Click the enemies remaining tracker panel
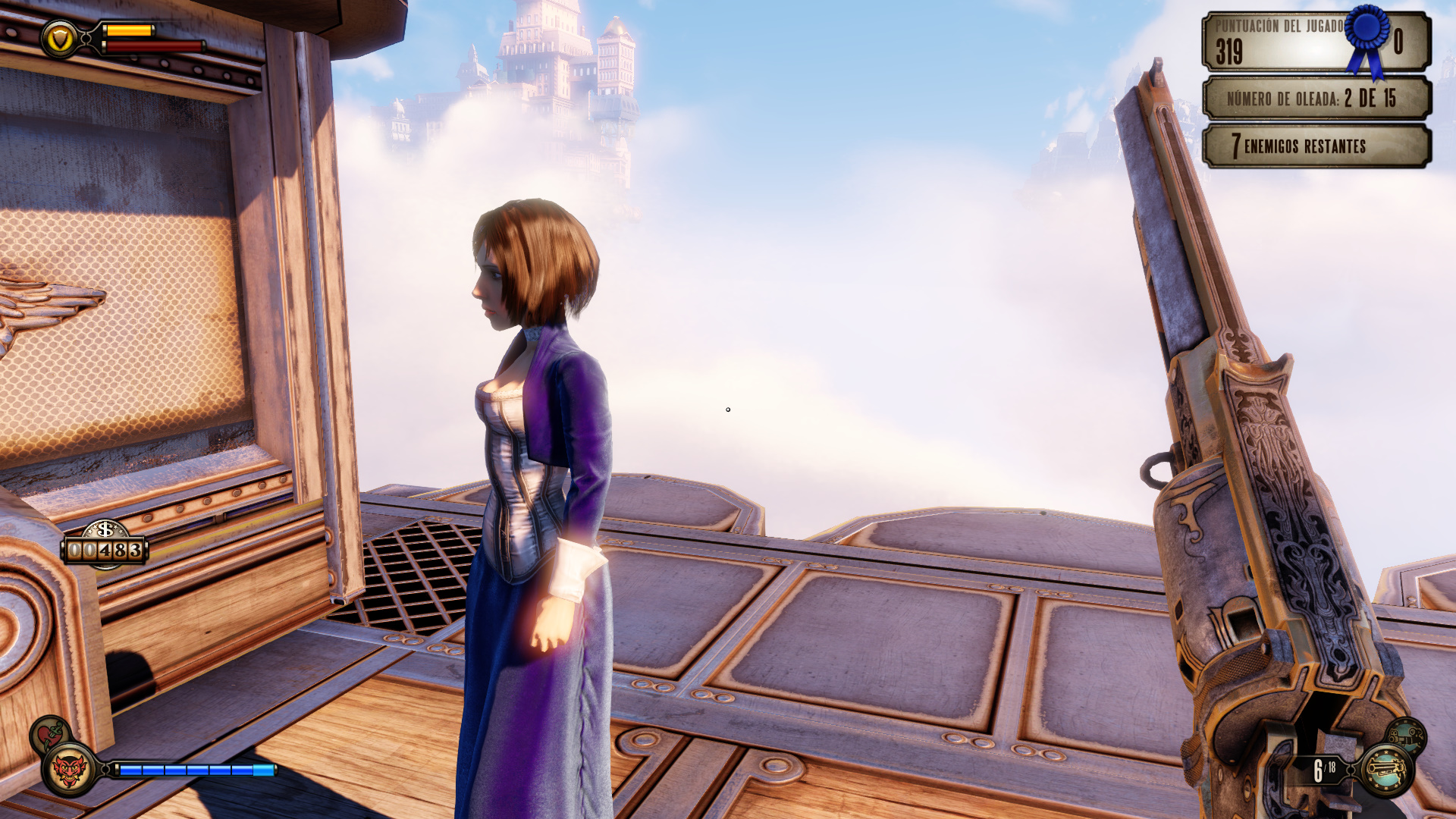This screenshot has width=1456, height=819. (x=1316, y=146)
